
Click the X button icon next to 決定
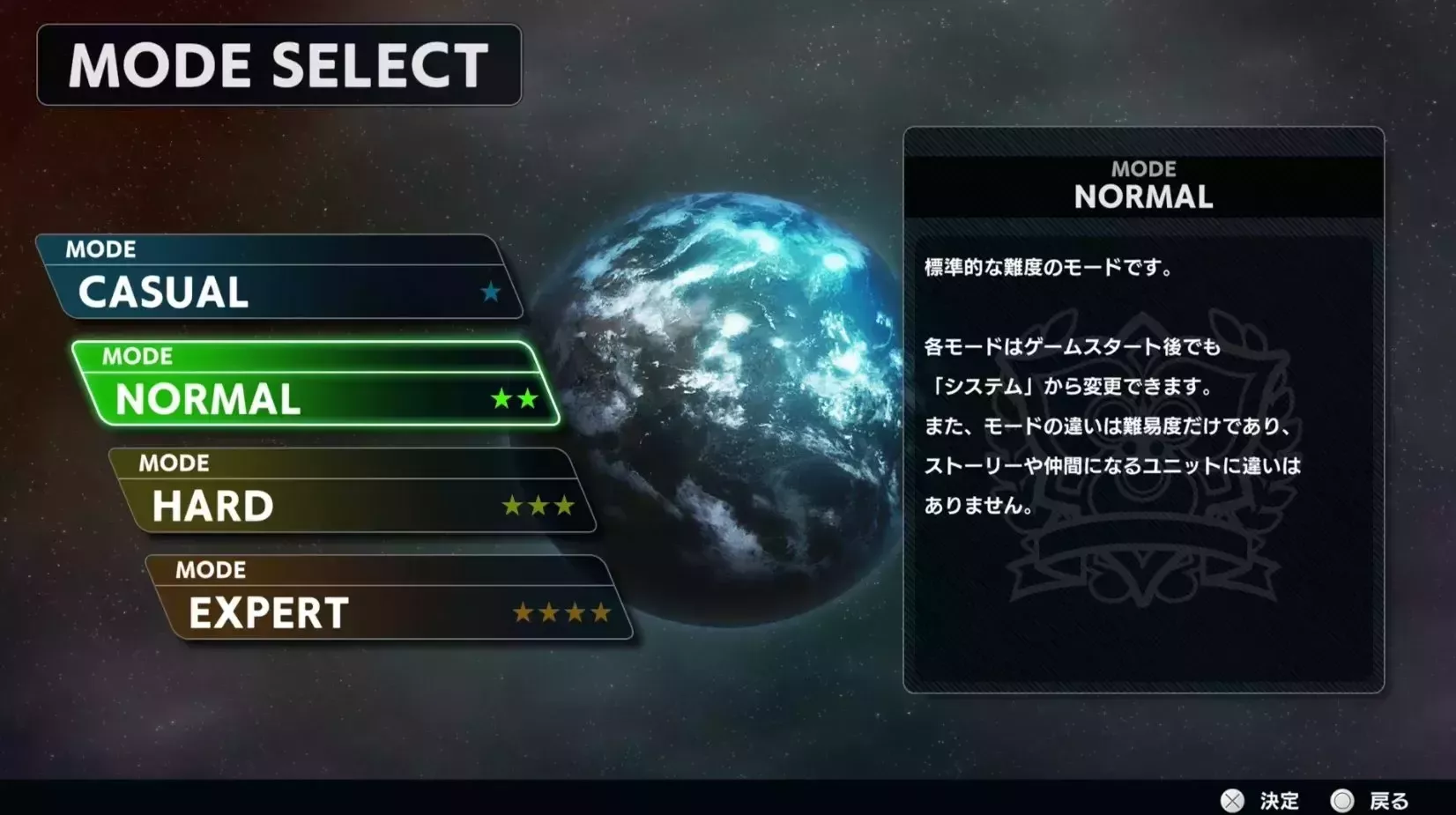(1234, 800)
